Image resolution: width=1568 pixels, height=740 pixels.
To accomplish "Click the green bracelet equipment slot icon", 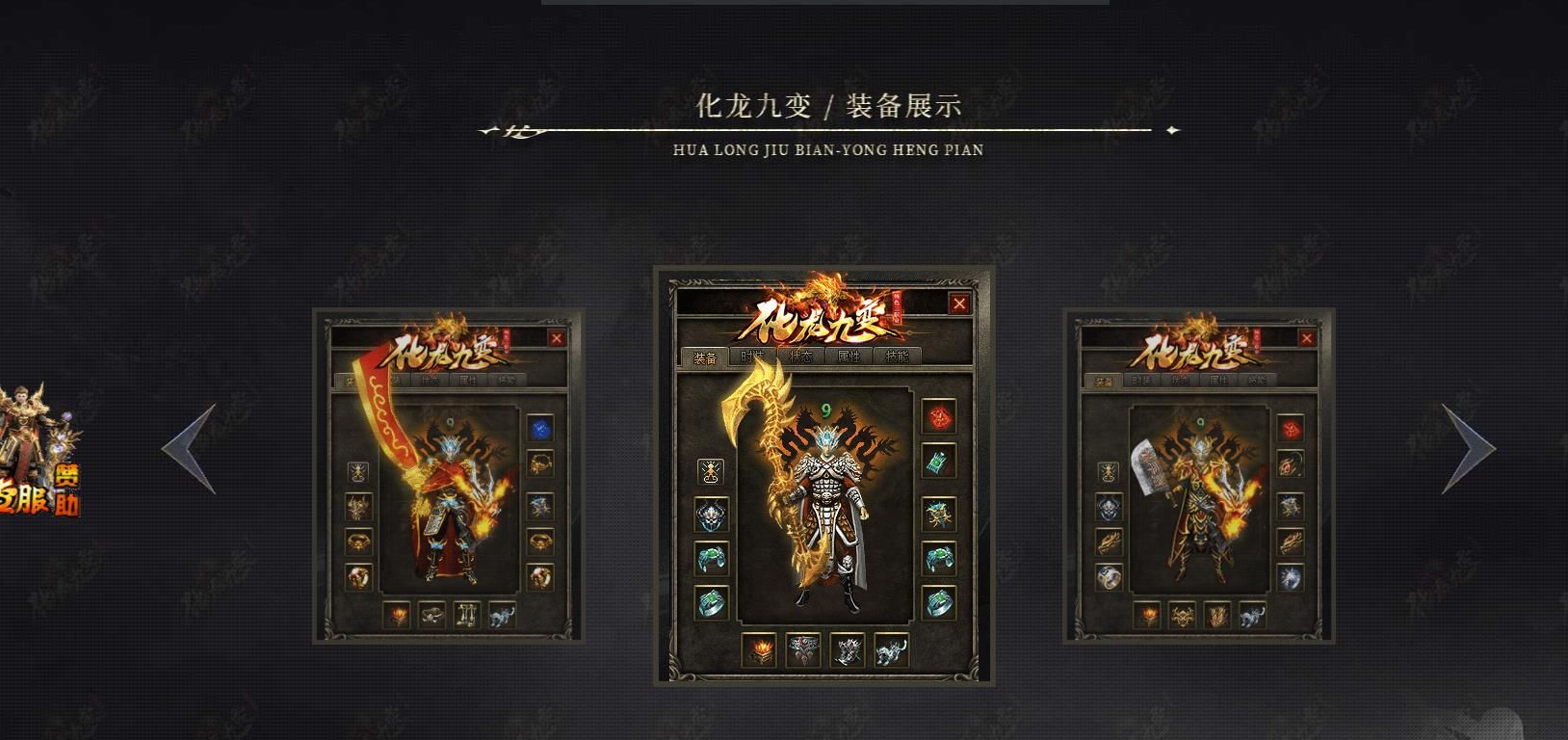I will [937, 557].
